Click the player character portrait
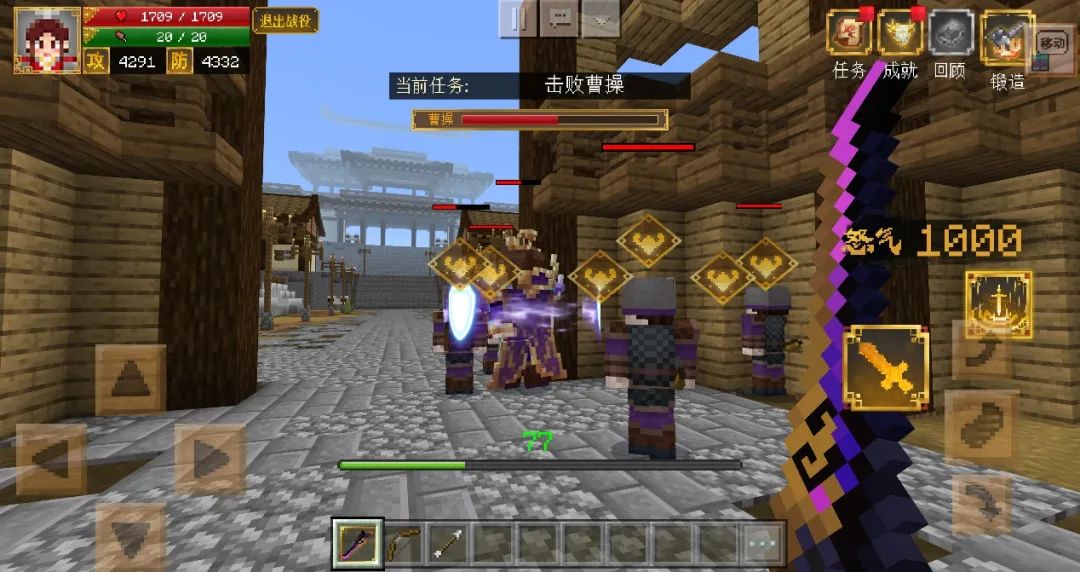1080x572 pixels. click(46, 40)
